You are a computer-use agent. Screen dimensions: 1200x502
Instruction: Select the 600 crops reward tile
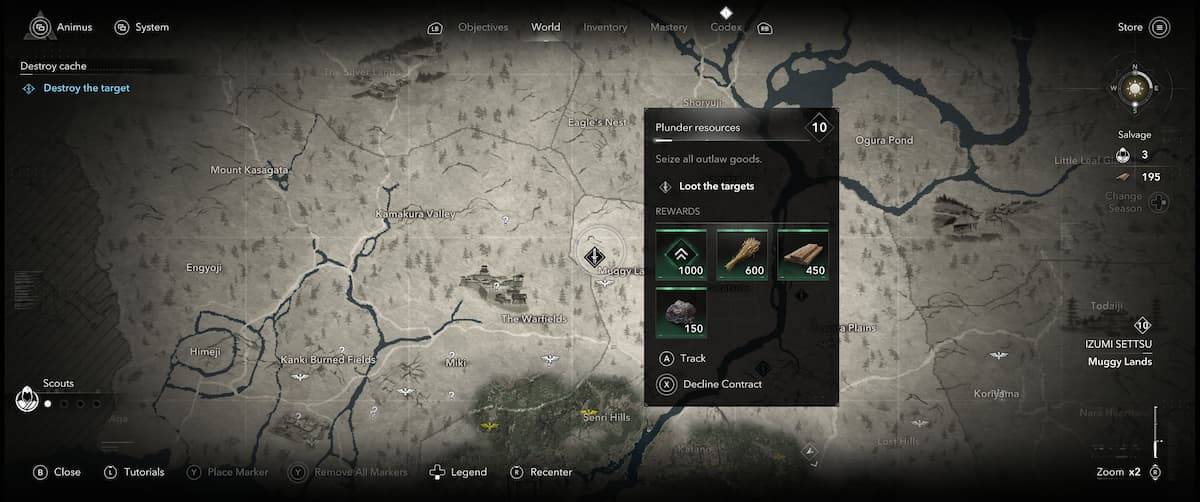pos(742,254)
